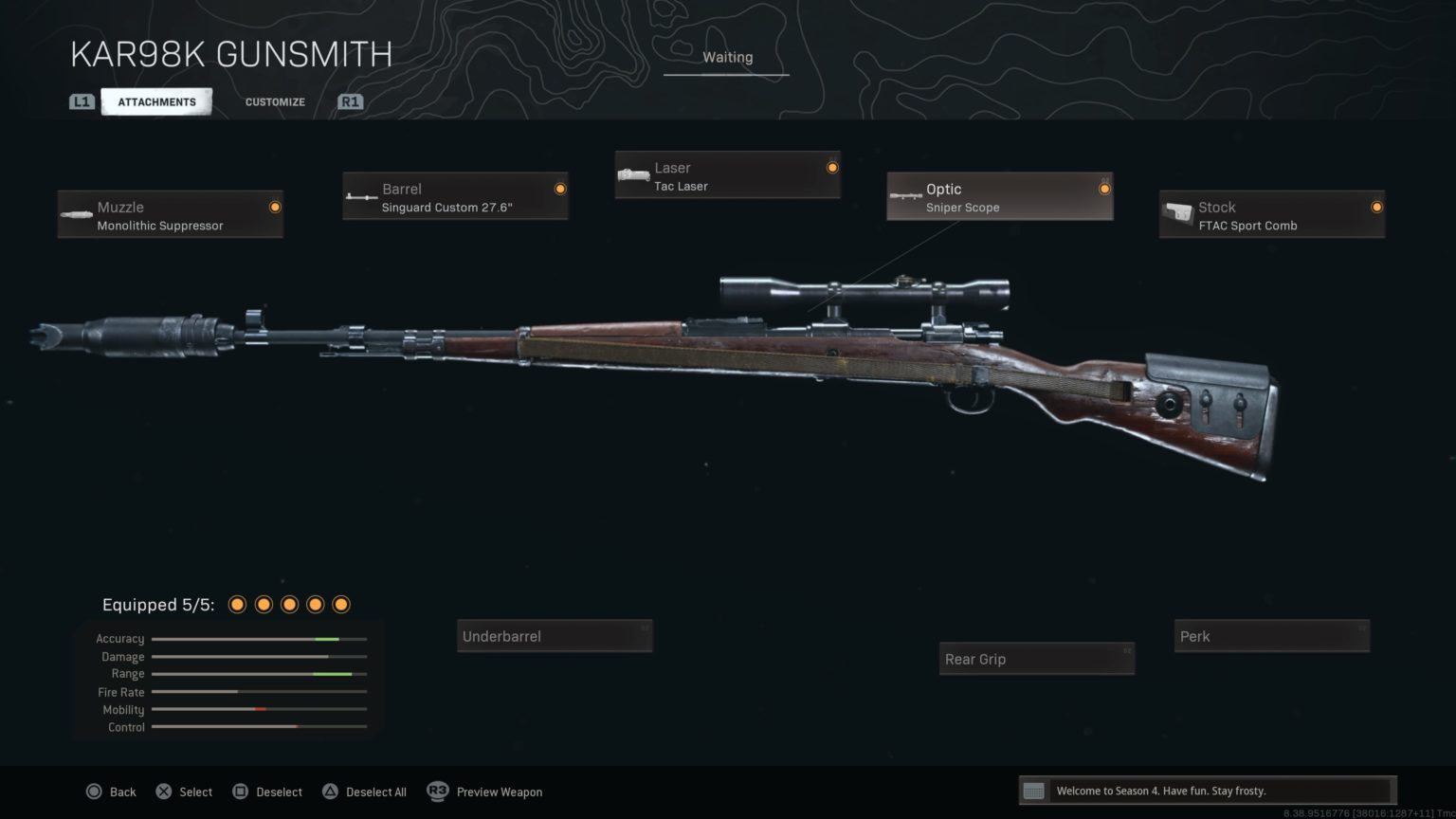Image resolution: width=1456 pixels, height=819 pixels.
Task: Click the keyboard icon beside the Season 4 message
Action: (1036, 790)
